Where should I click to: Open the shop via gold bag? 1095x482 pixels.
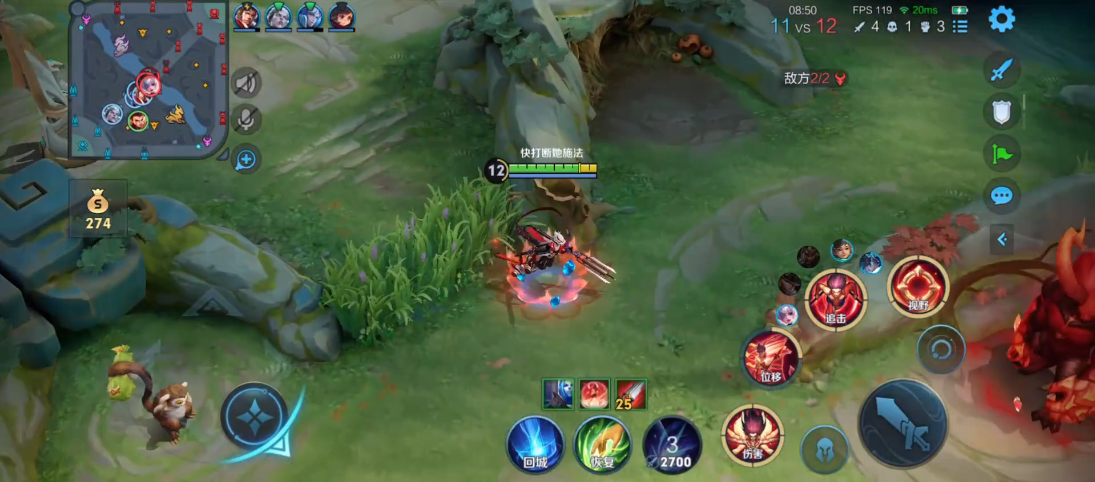pyautogui.click(x=98, y=208)
